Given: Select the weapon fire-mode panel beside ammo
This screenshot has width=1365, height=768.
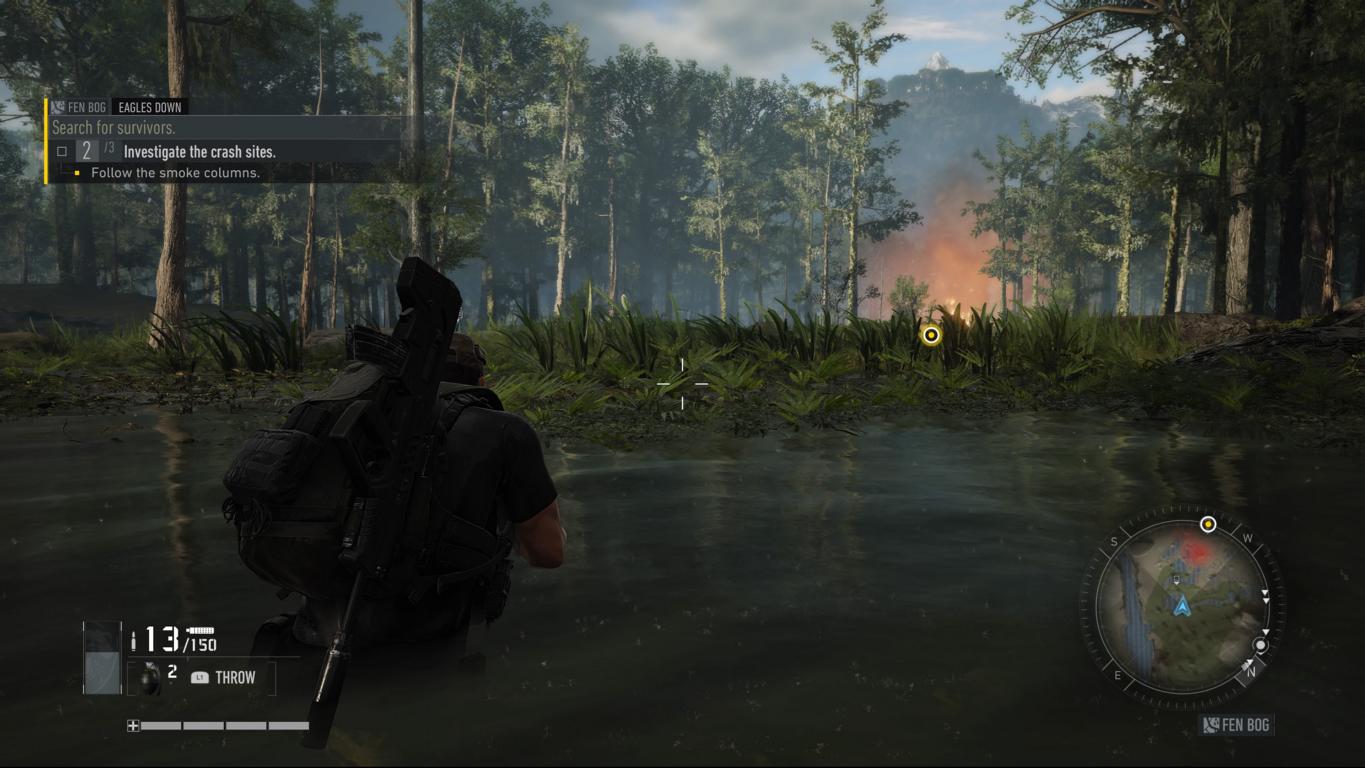Looking at the screenshot, I should coord(101,657).
